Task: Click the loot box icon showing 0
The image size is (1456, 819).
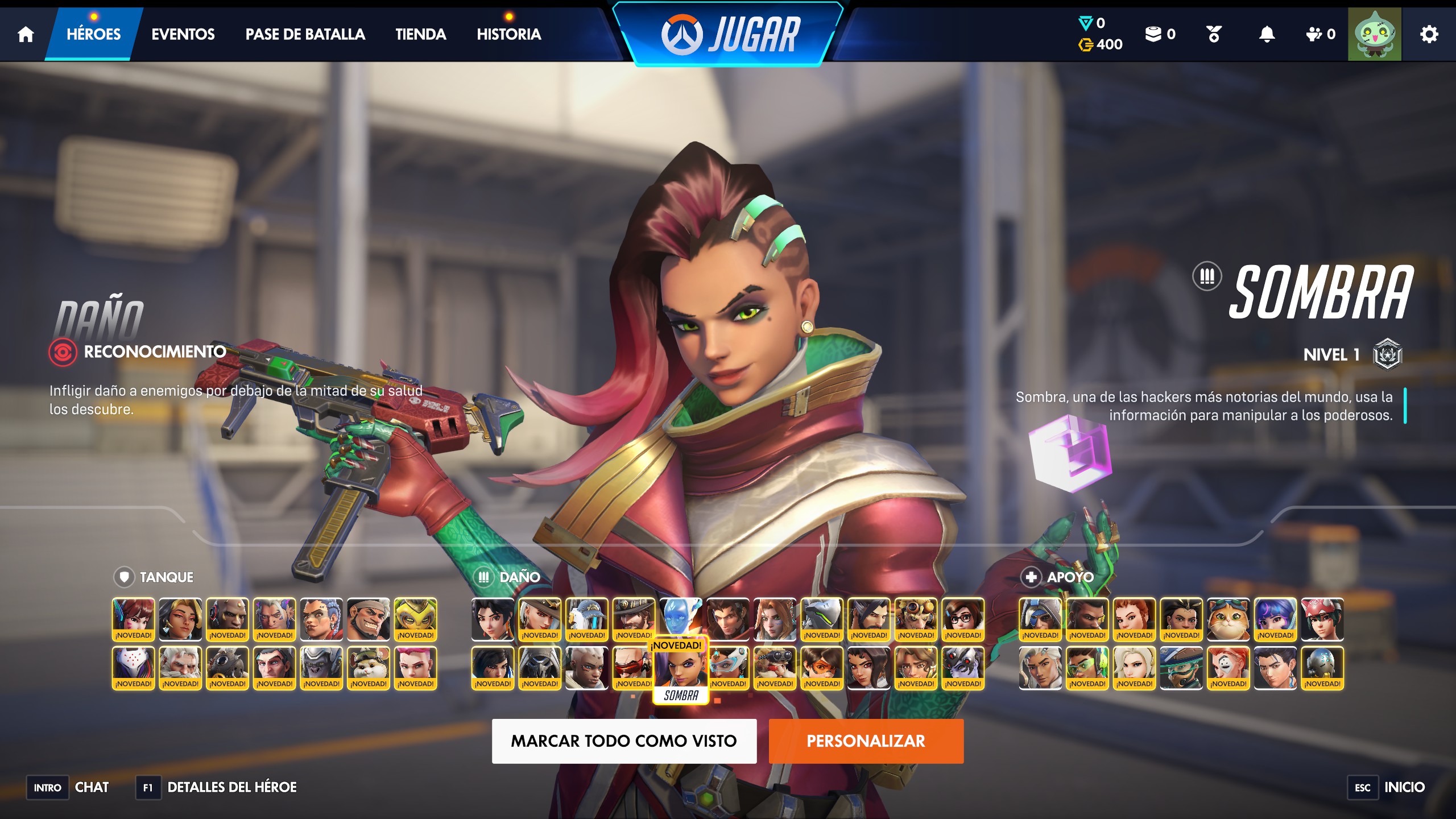Action: 1154,34
